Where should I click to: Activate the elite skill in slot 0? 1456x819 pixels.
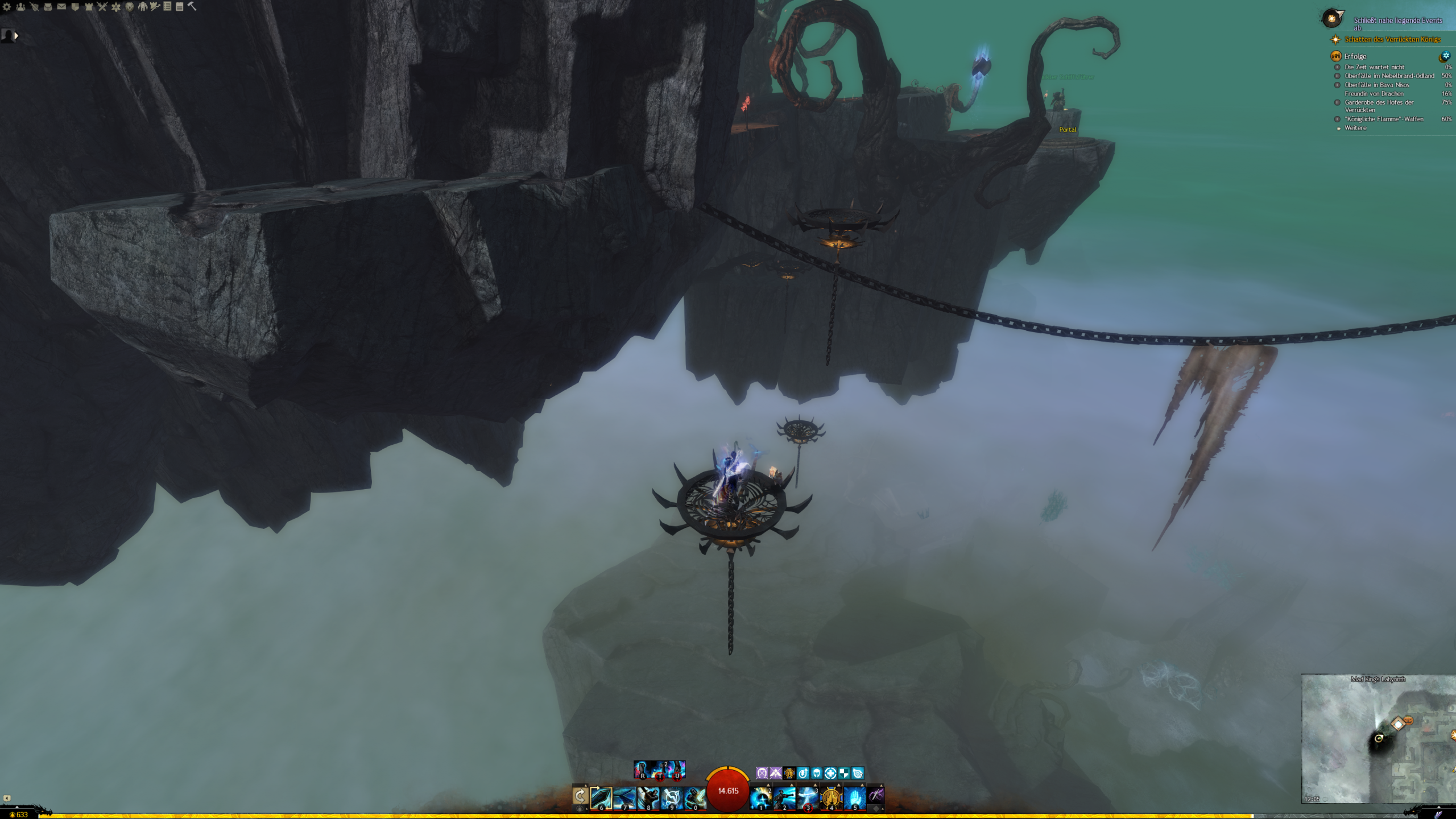(695, 797)
